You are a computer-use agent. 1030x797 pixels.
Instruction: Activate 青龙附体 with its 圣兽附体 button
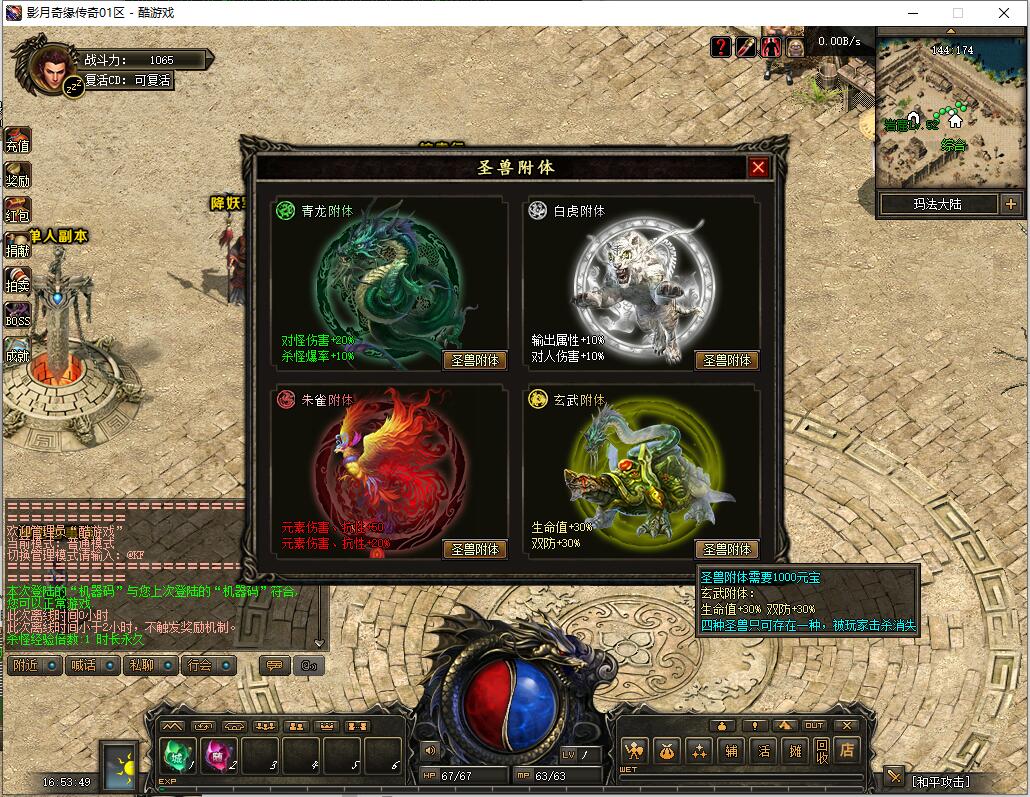point(475,360)
